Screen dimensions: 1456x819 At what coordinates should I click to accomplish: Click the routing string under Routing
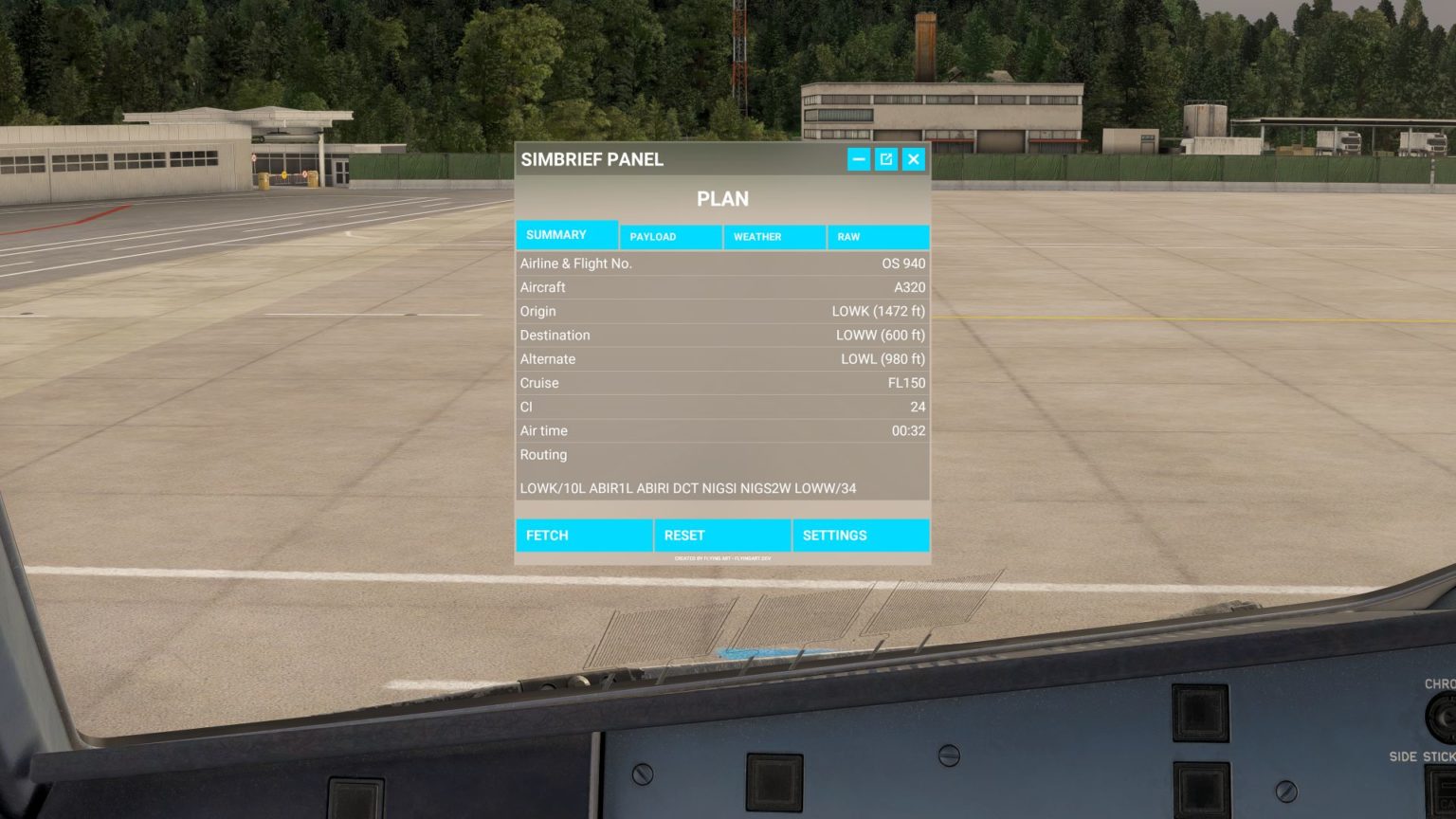(x=687, y=488)
